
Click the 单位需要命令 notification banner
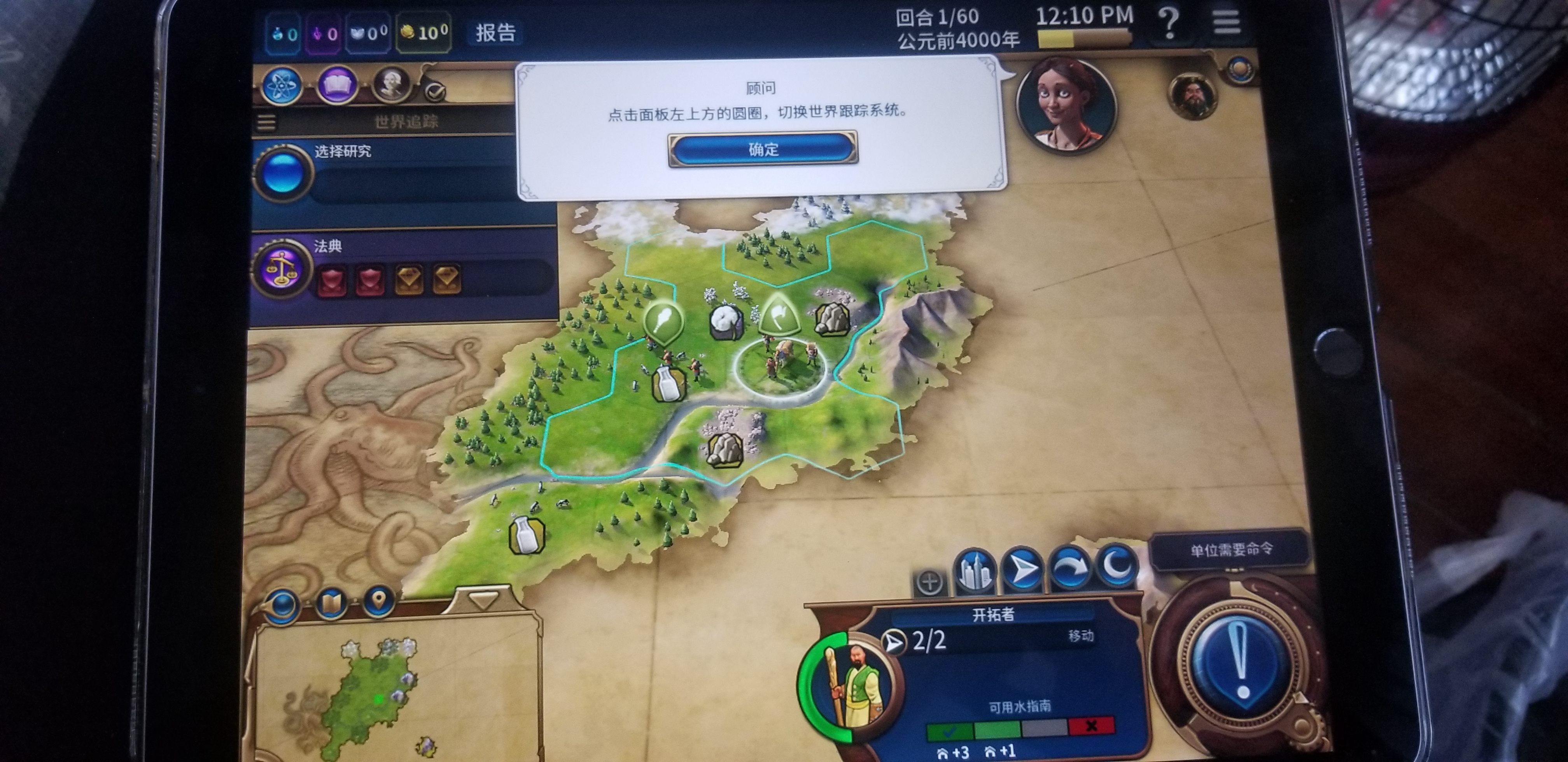click(x=1231, y=550)
